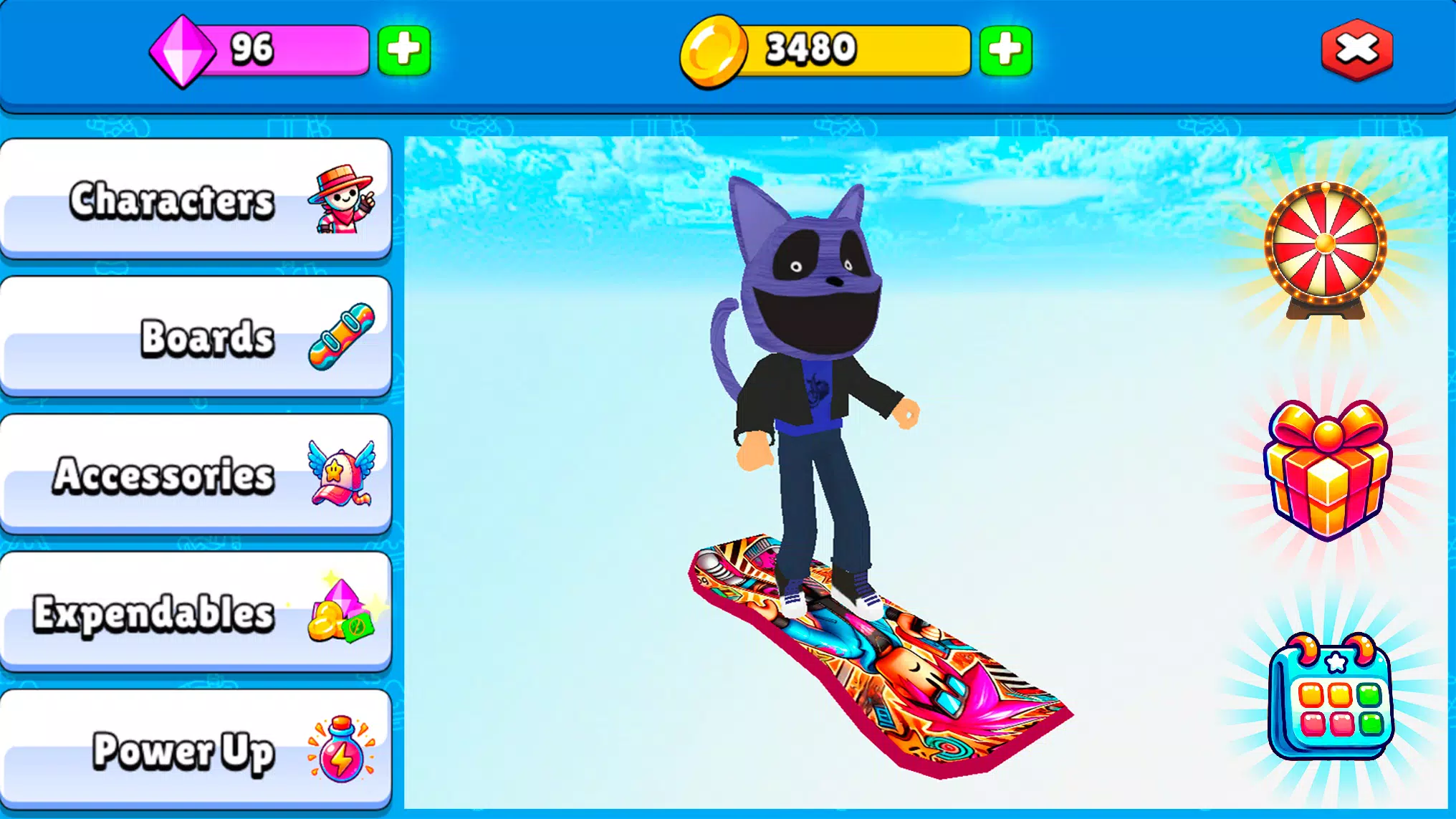Screen dimensions: 1456x819
Task: Click the pink gem icon
Action: [x=182, y=50]
